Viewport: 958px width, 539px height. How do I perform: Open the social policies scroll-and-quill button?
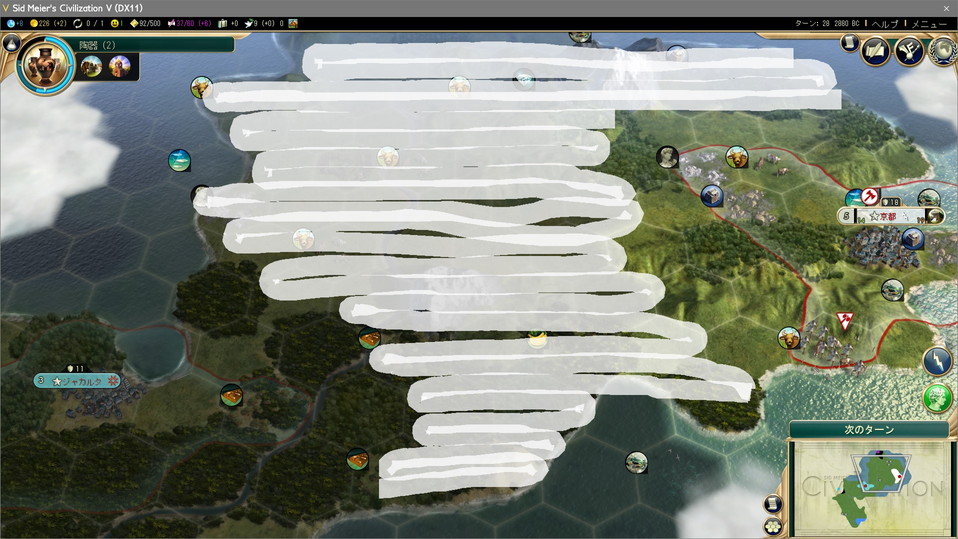876,50
